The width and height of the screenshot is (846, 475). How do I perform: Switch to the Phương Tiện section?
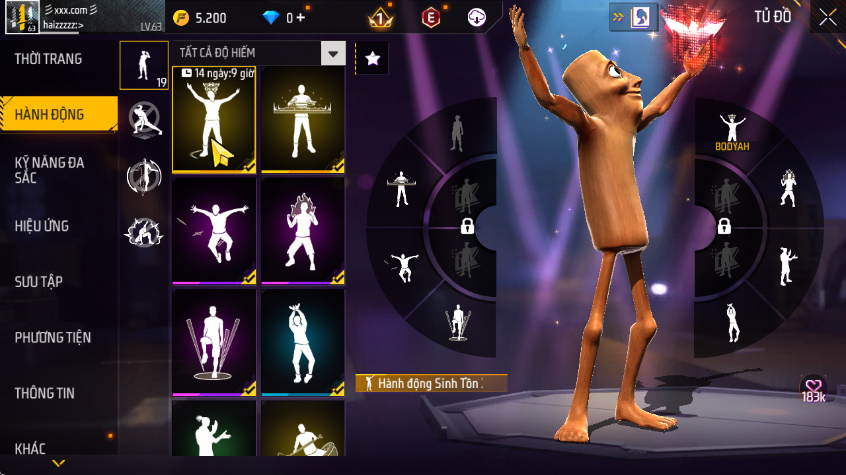(x=52, y=337)
